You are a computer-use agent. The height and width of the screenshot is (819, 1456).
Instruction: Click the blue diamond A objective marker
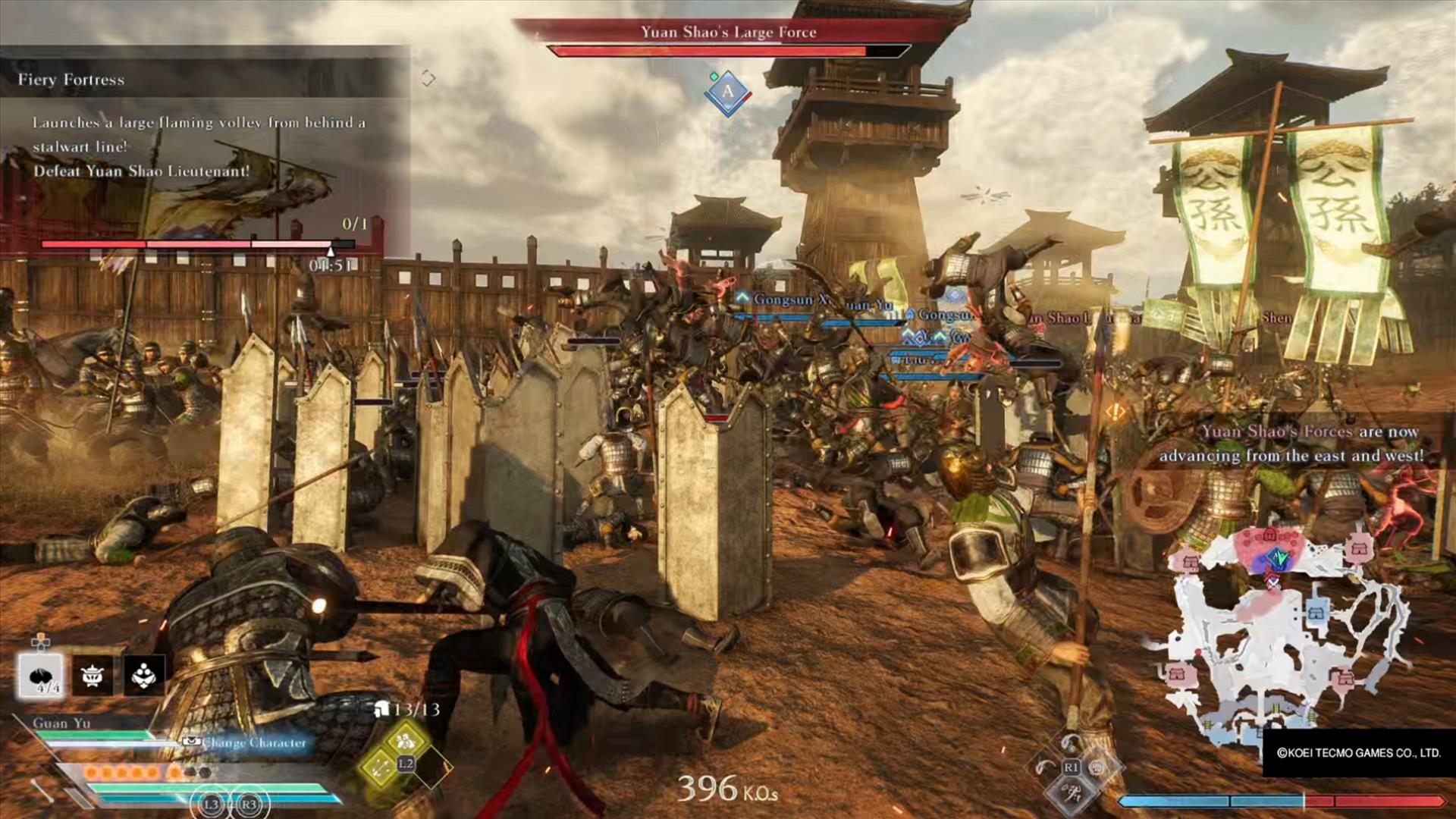click(x=727, y=93)
